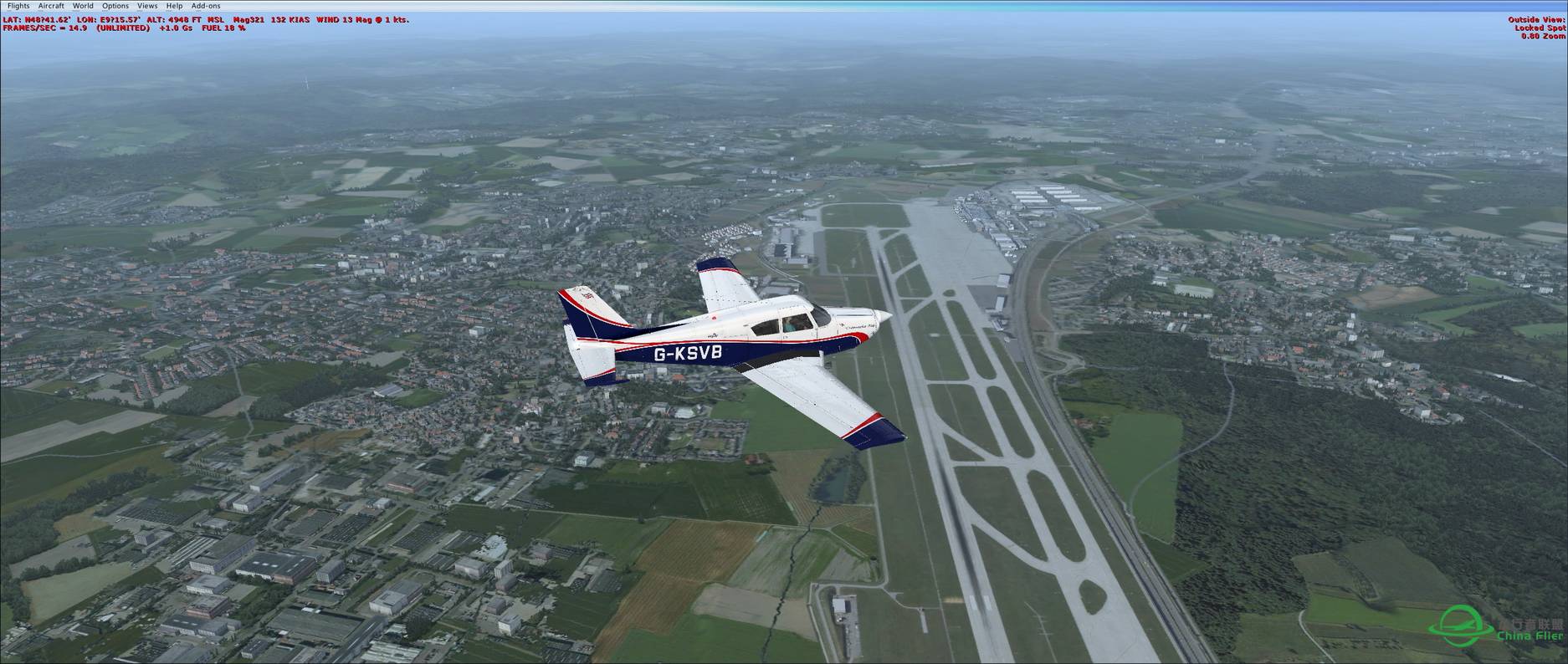Open the Options menu
The height and width of the screenshot is (664, 1568).
point(115,6)
